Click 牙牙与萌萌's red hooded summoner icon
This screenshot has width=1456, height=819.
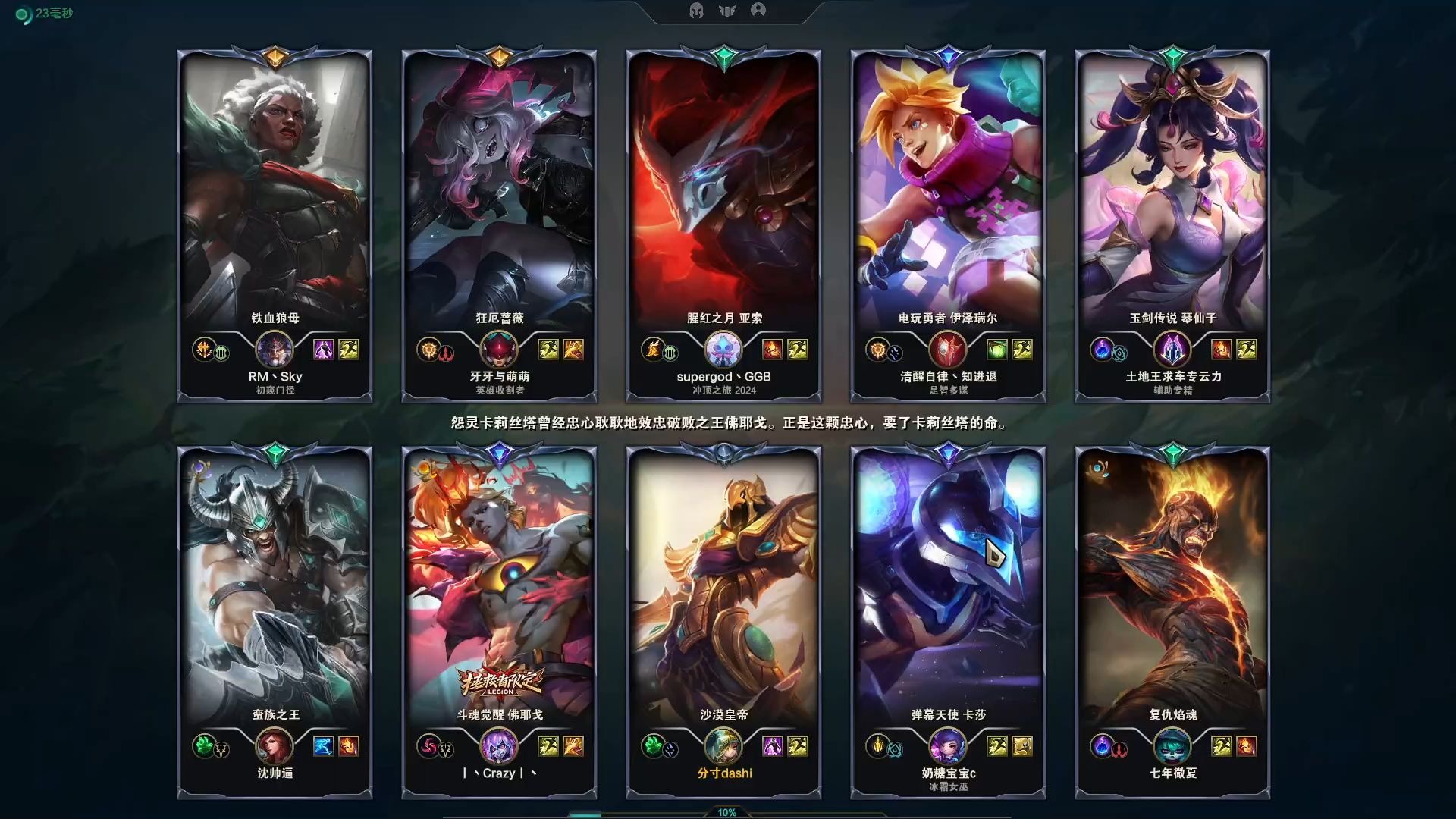coord(499,350)
